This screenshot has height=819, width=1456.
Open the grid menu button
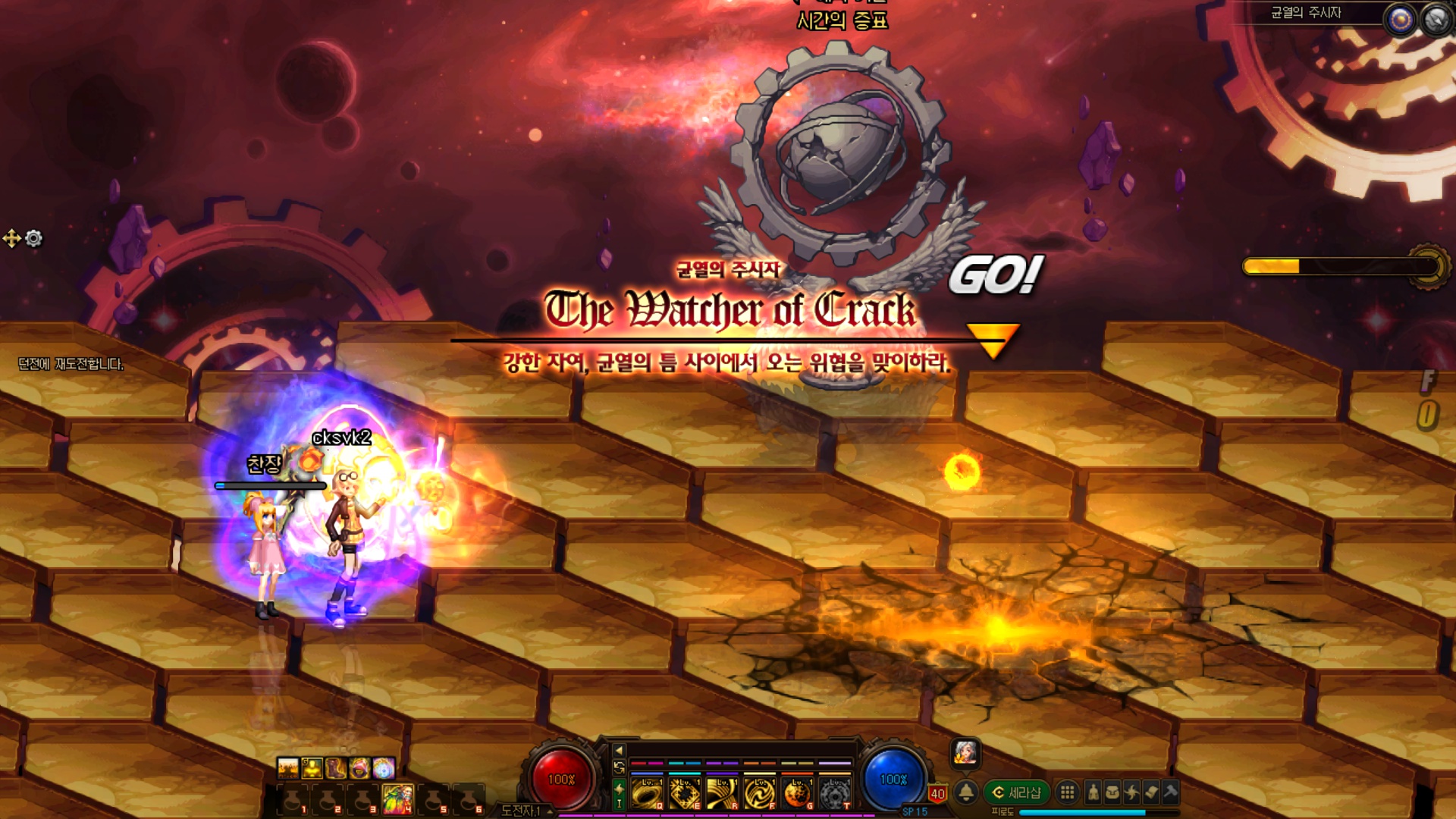(x=1067, y=792)
